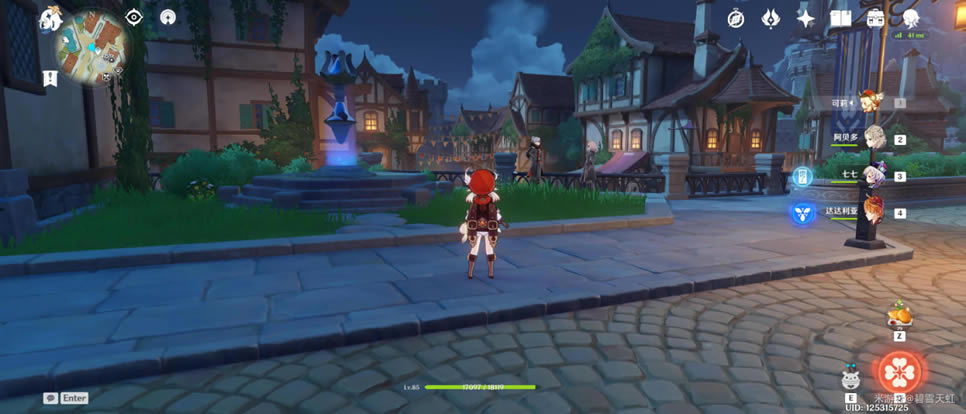Trigger the Jumpy Dumpty elemental skill

(850, 379)
